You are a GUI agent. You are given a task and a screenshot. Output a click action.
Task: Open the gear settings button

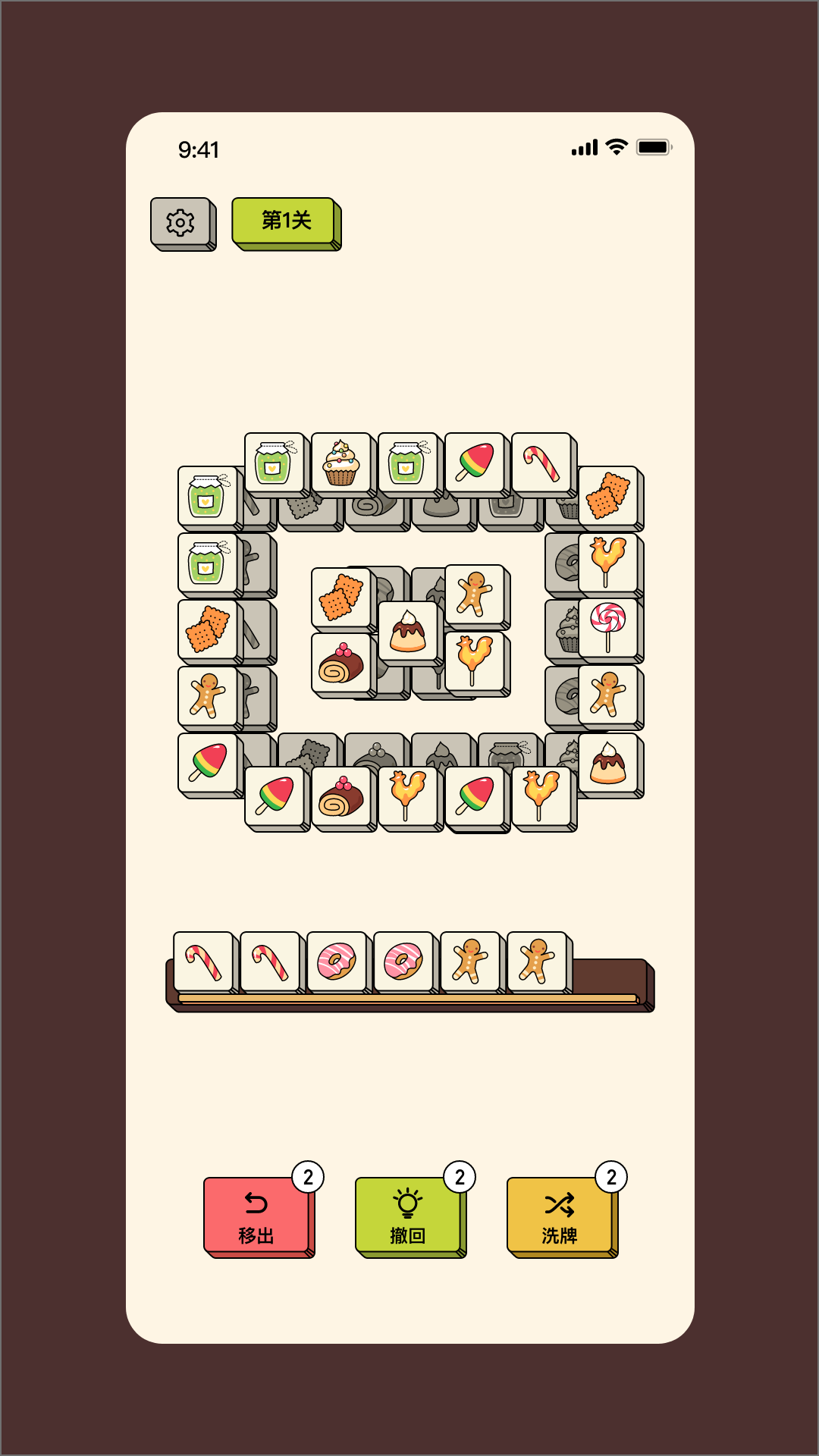180,222
